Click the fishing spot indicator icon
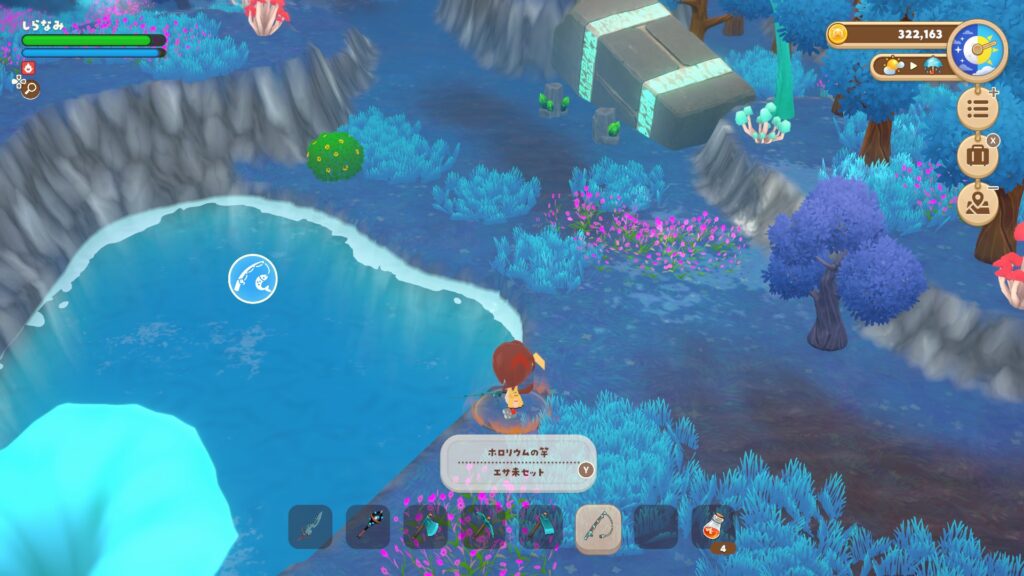The height and width of the screenshot is (576, 1024). tap(252, 278)
